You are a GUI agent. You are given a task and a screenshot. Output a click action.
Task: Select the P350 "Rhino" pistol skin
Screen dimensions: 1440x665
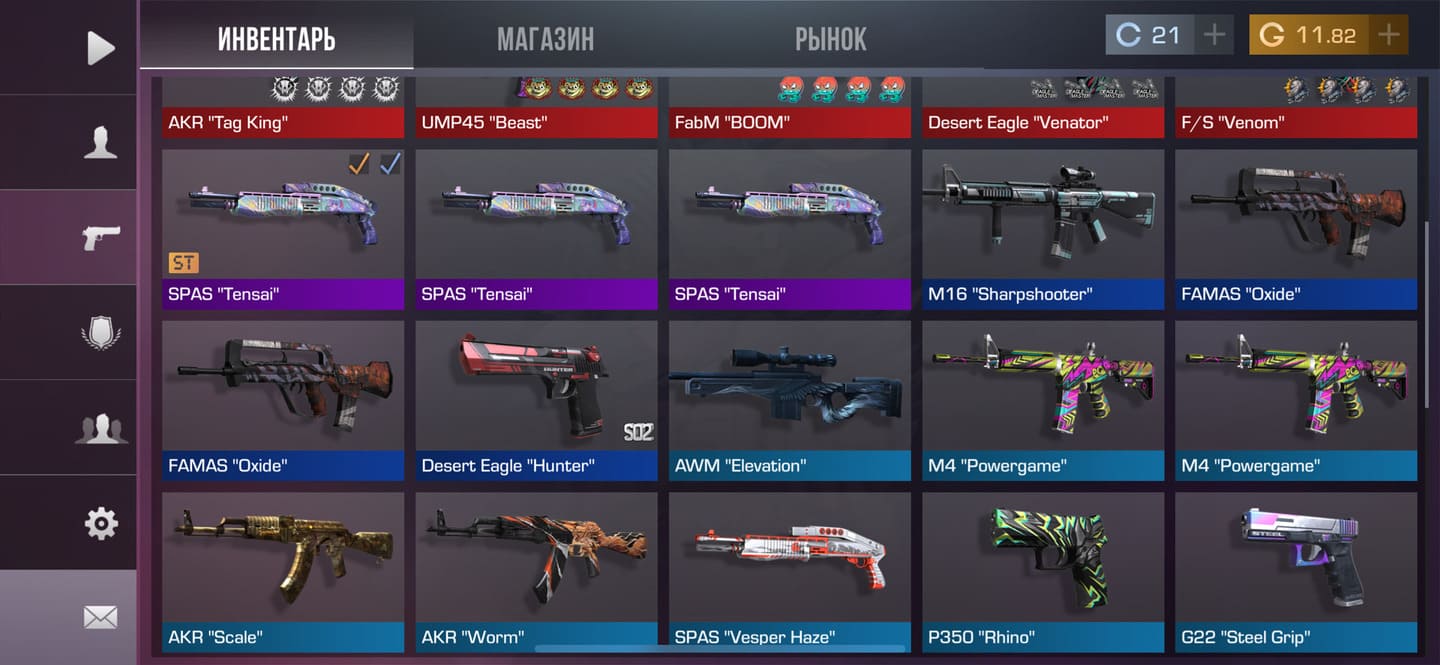click(1043, 570)
